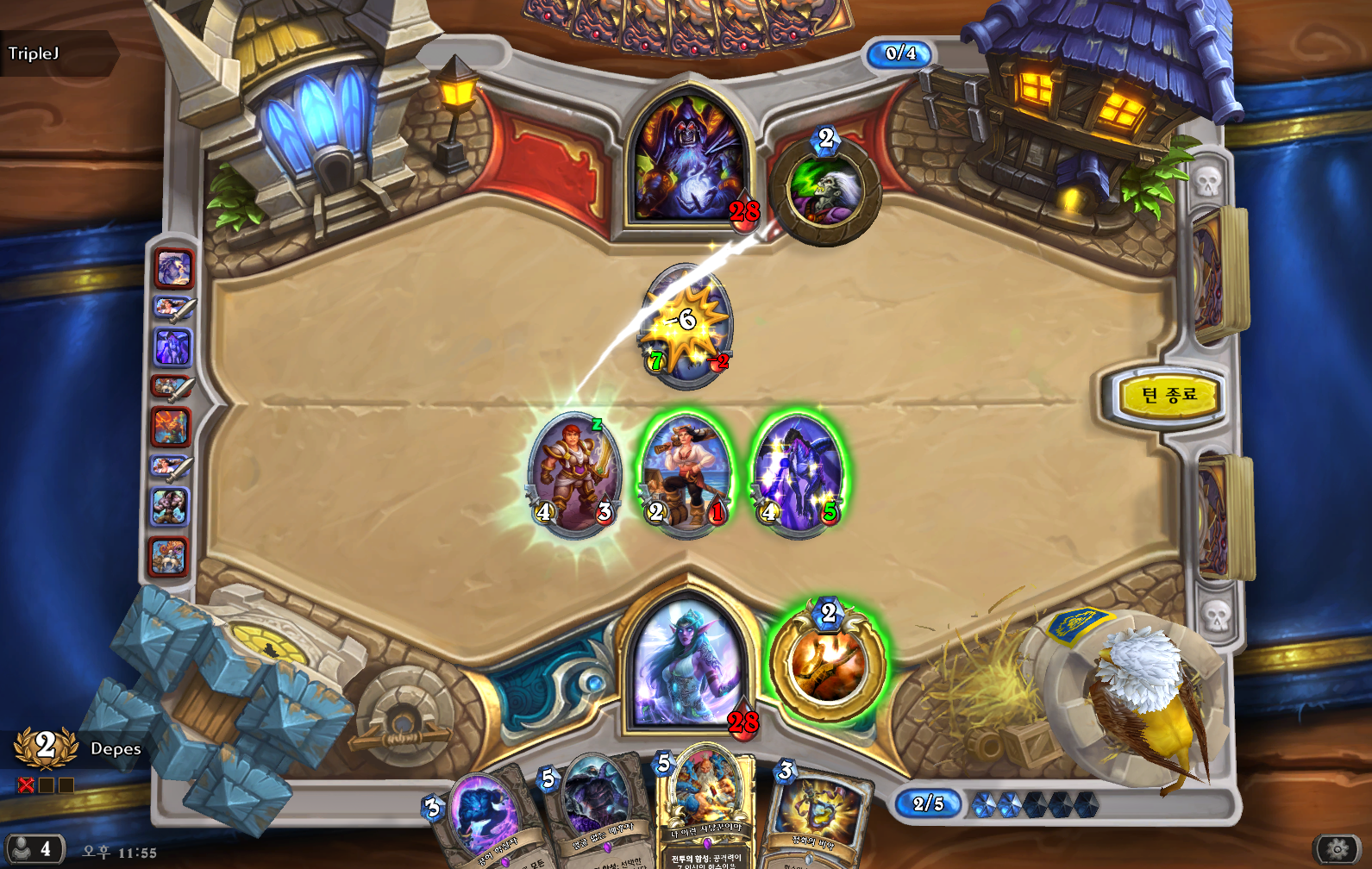Open the settings gear menu

coord(1337,849)
